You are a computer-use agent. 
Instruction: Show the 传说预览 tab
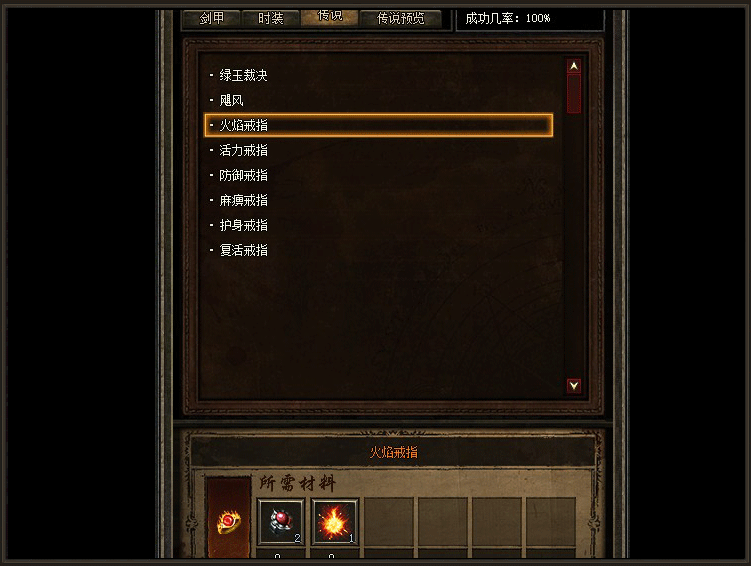400,18
